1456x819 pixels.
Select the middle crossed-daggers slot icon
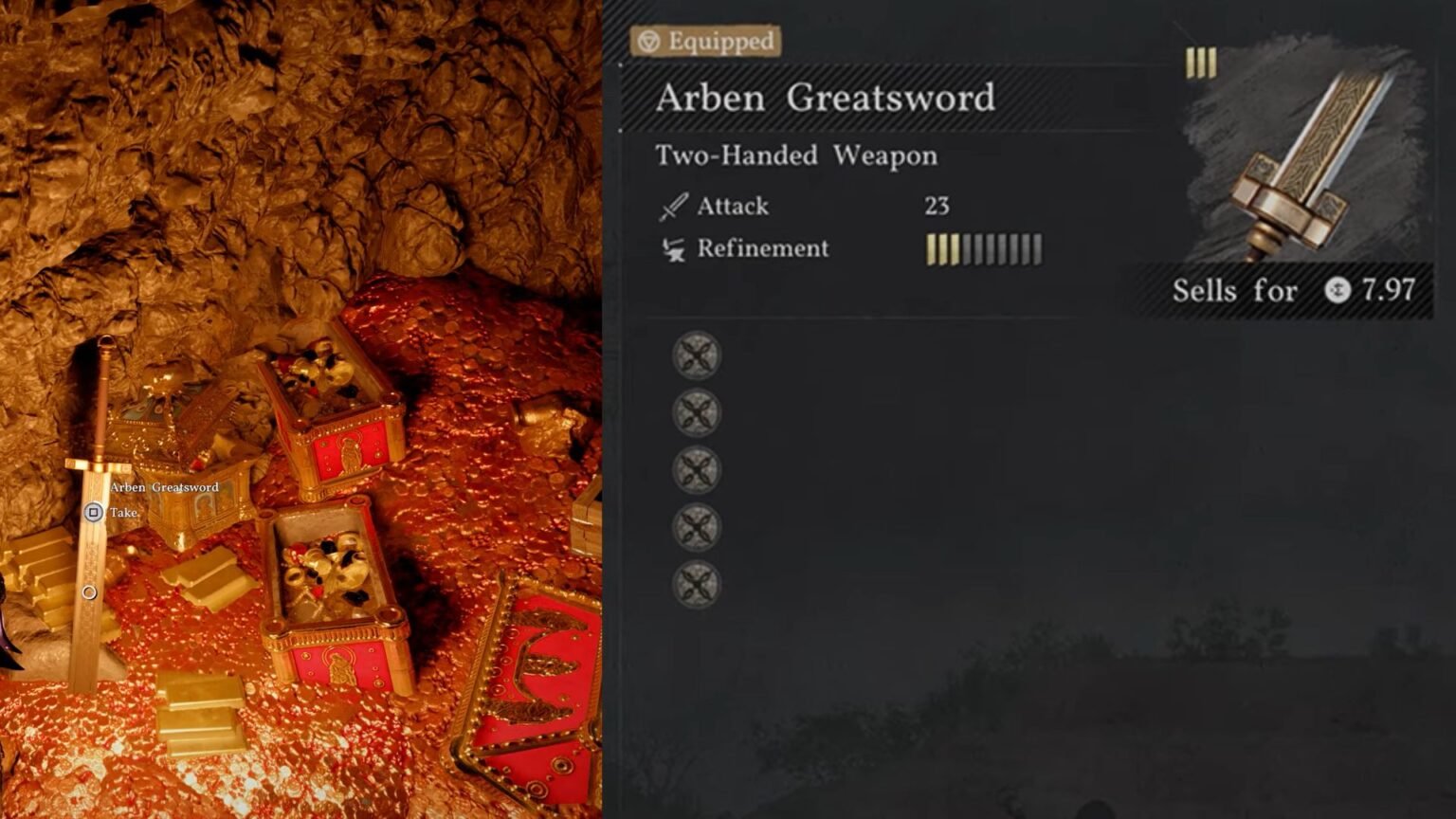coord(697,471)
